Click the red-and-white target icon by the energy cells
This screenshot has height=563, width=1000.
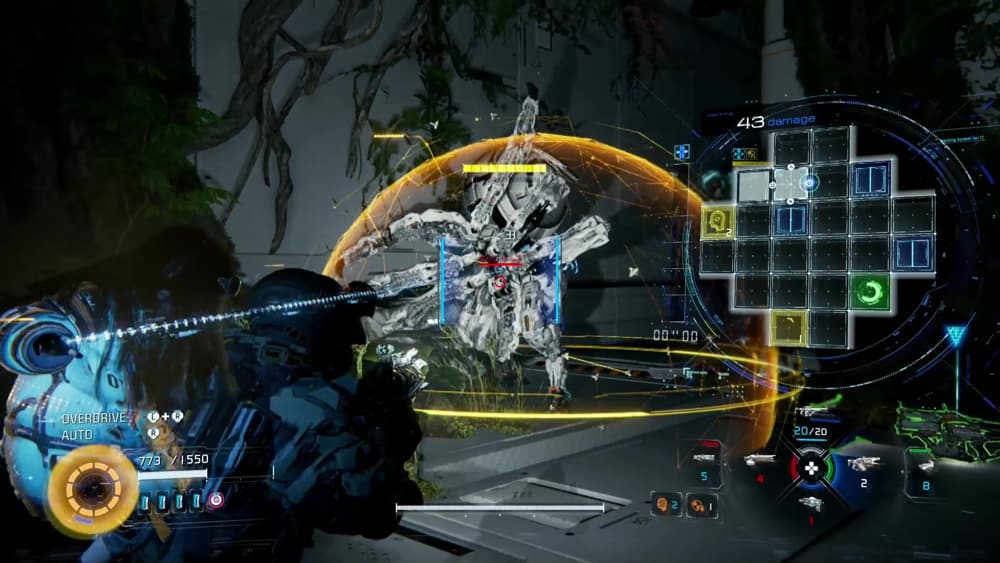point(216,500)
